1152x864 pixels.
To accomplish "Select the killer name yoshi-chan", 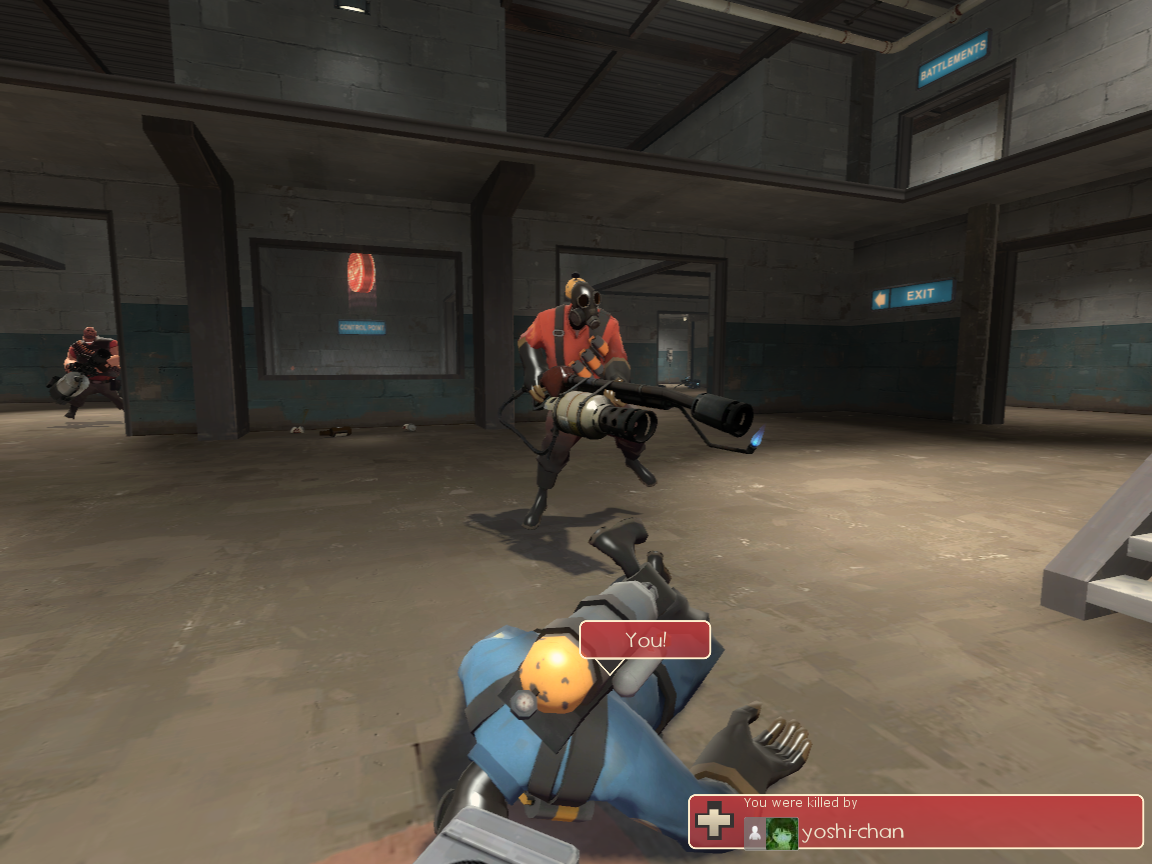I will [x=853, y=832].
